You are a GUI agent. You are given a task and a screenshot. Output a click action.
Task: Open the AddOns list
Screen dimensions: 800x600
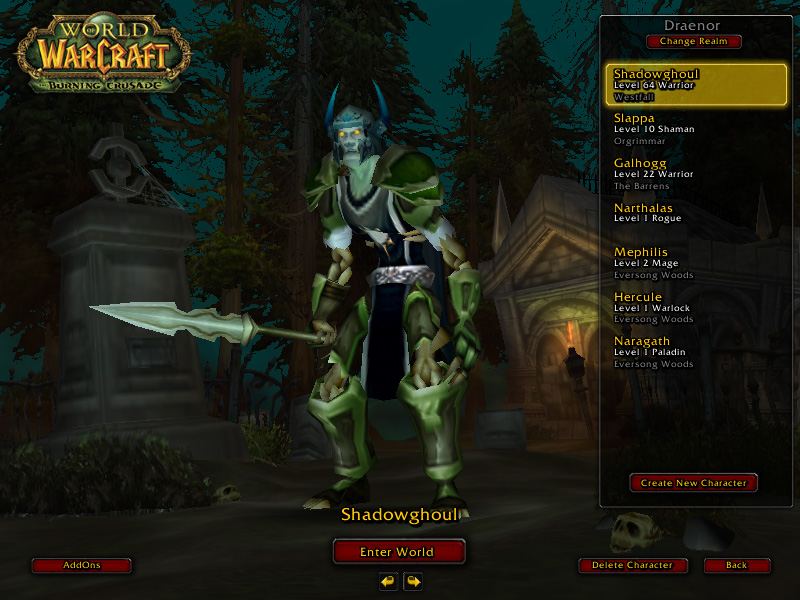pyautogui.click(x=82, y=565)
